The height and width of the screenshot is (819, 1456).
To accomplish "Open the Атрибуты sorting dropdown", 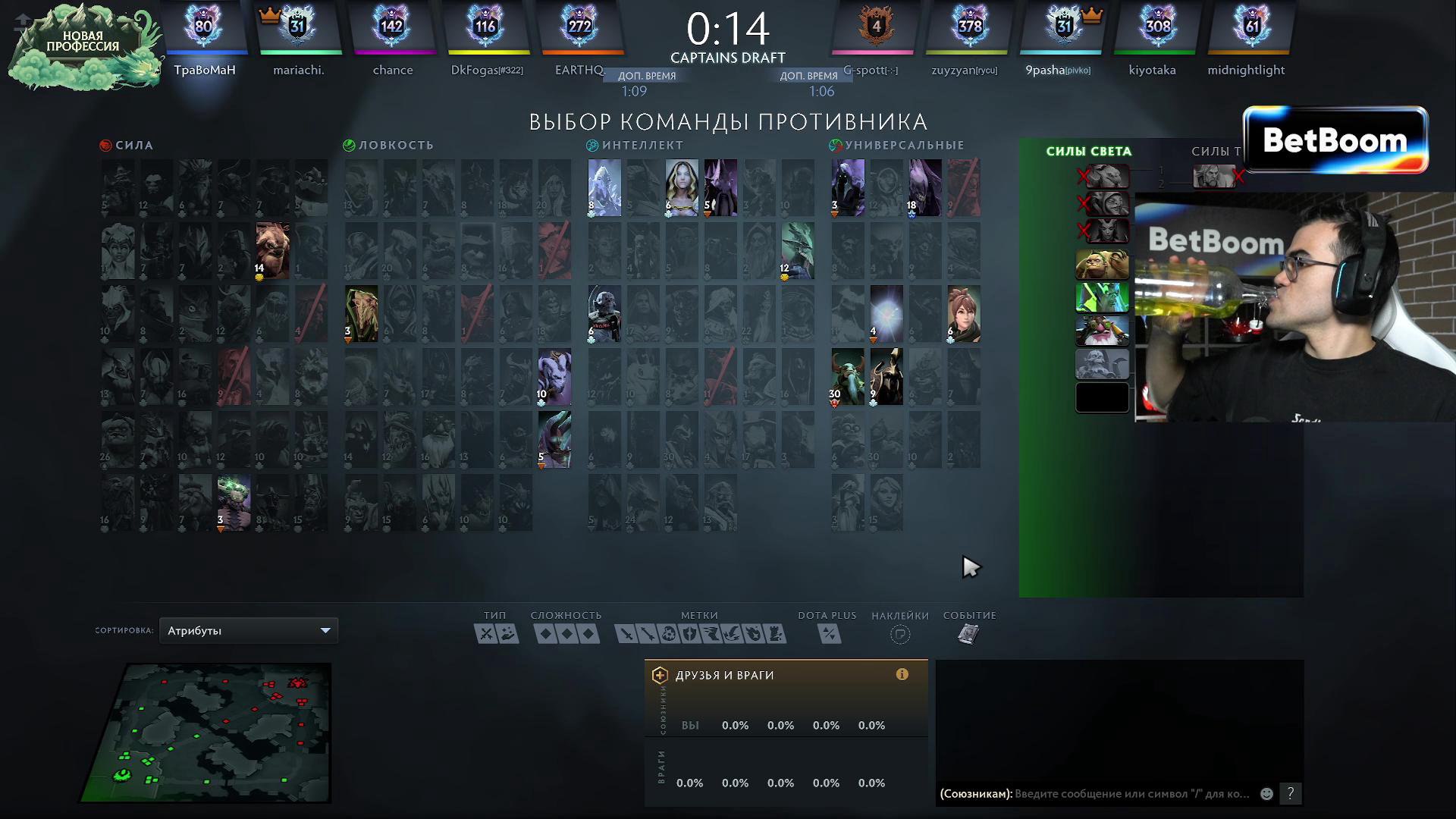I will pos(249,631).
